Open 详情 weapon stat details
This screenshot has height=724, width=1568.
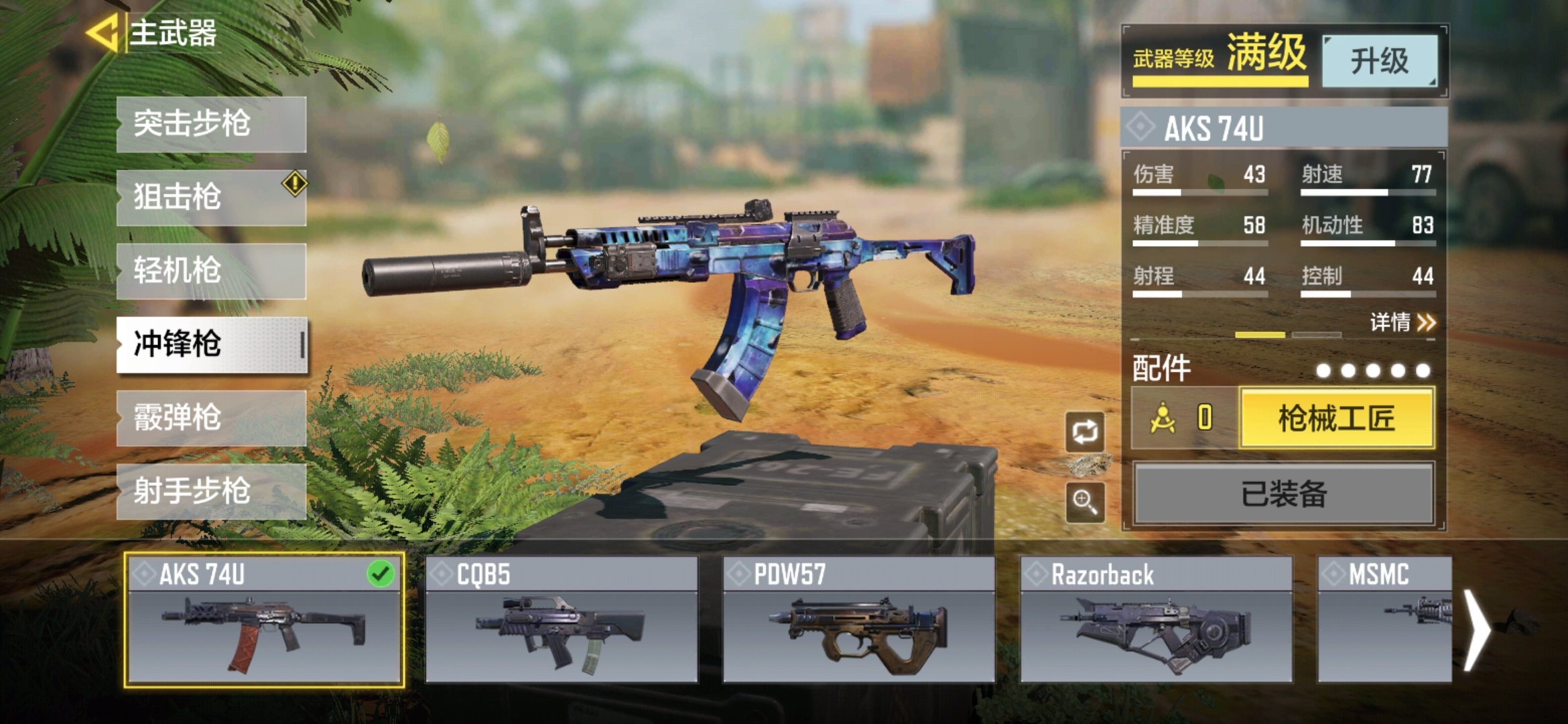click(x=1402, y=322)
